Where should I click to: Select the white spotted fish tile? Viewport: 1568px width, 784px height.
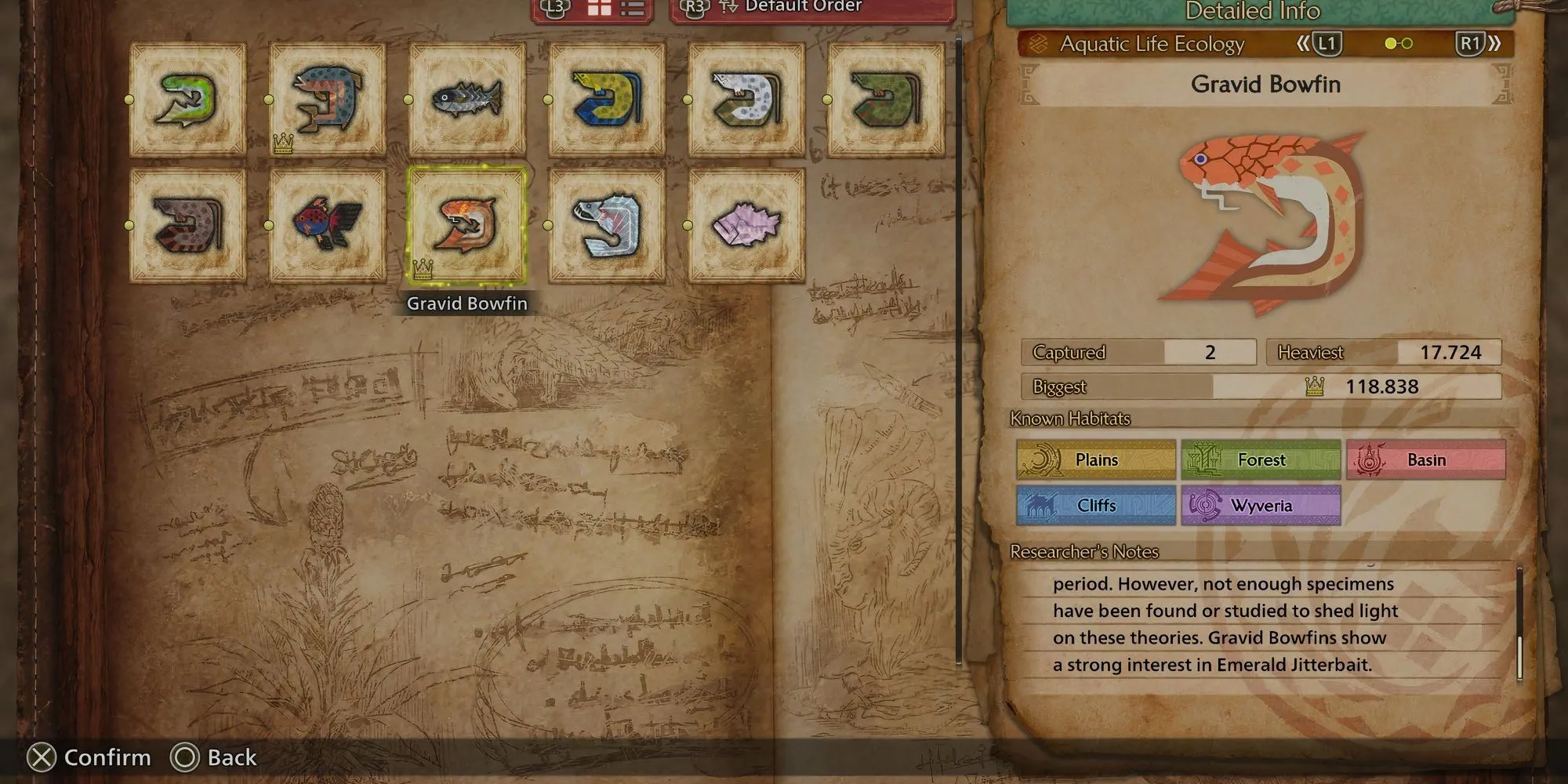746,100
